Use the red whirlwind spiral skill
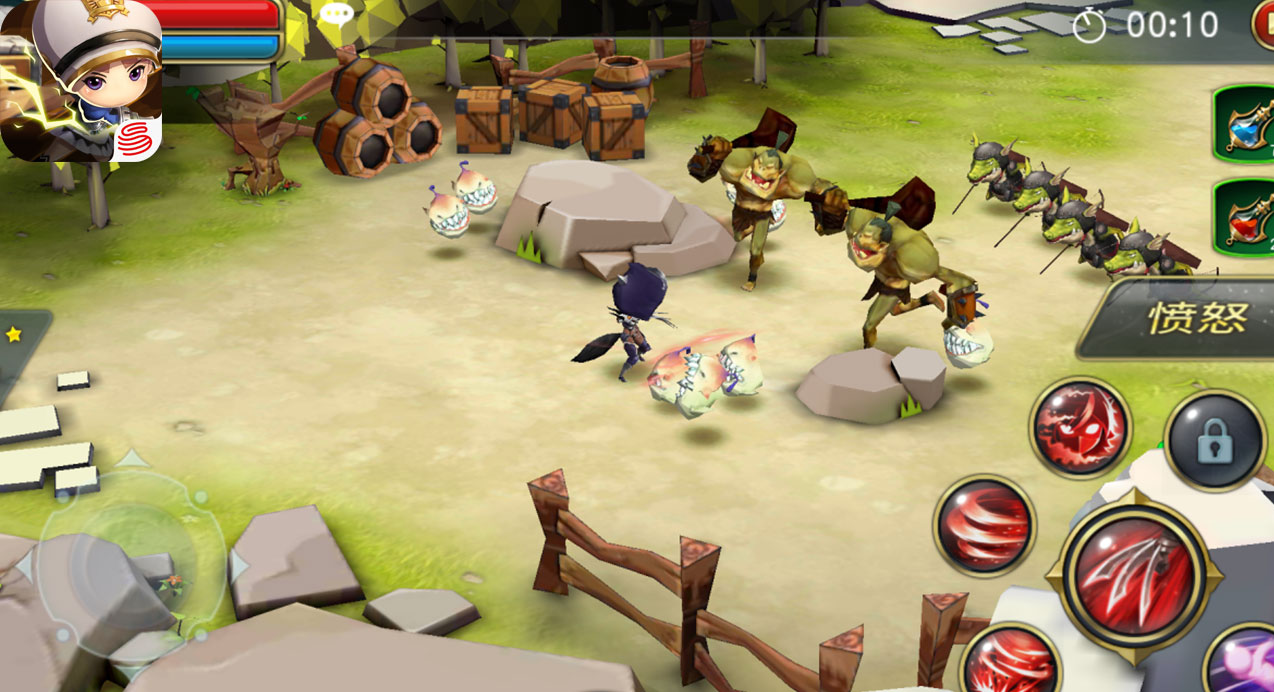Screen dimensions: 1274x692 point(985,525)
